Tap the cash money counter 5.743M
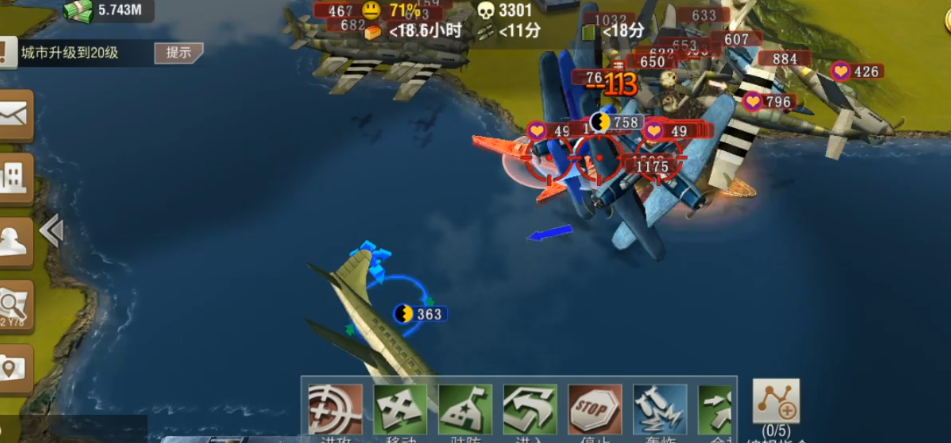This screenshot has width=951, height=443. click(108, 11)
